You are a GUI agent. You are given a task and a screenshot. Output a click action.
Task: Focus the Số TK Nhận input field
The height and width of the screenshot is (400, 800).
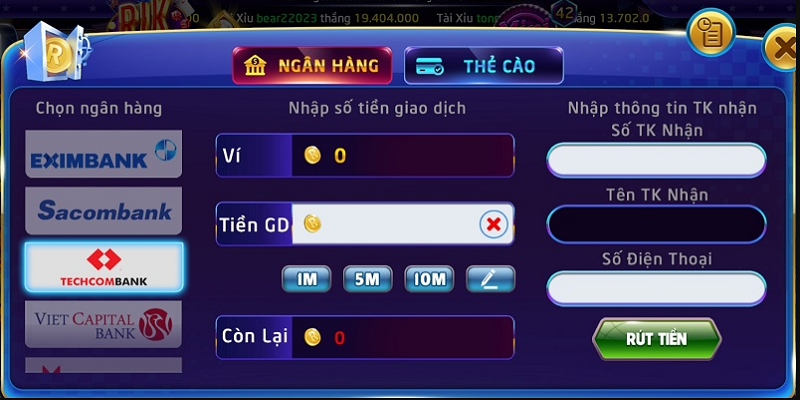pyautogui.click(x=656, y=160)
